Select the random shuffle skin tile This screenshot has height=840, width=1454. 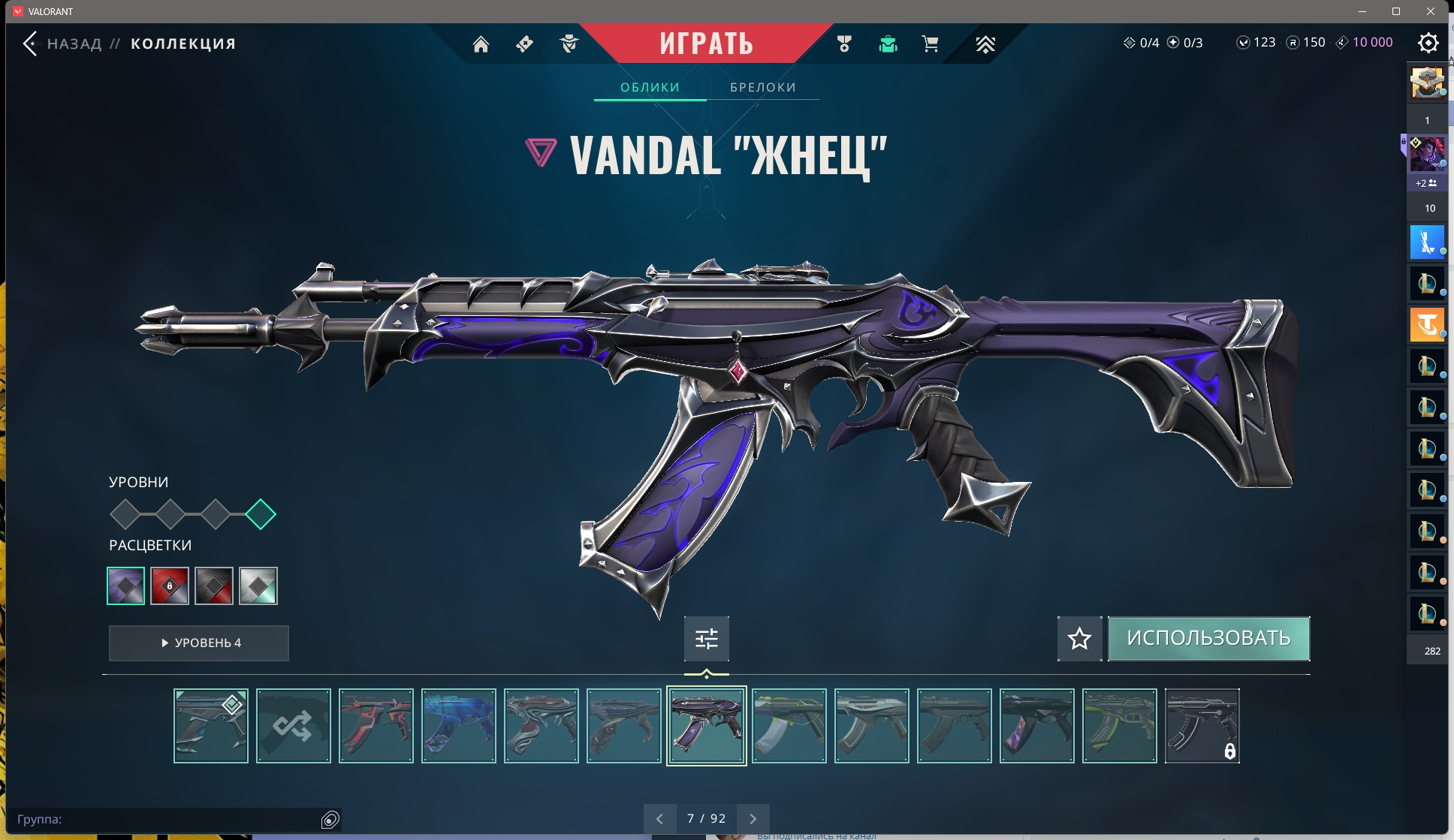(x=293, y=726)
